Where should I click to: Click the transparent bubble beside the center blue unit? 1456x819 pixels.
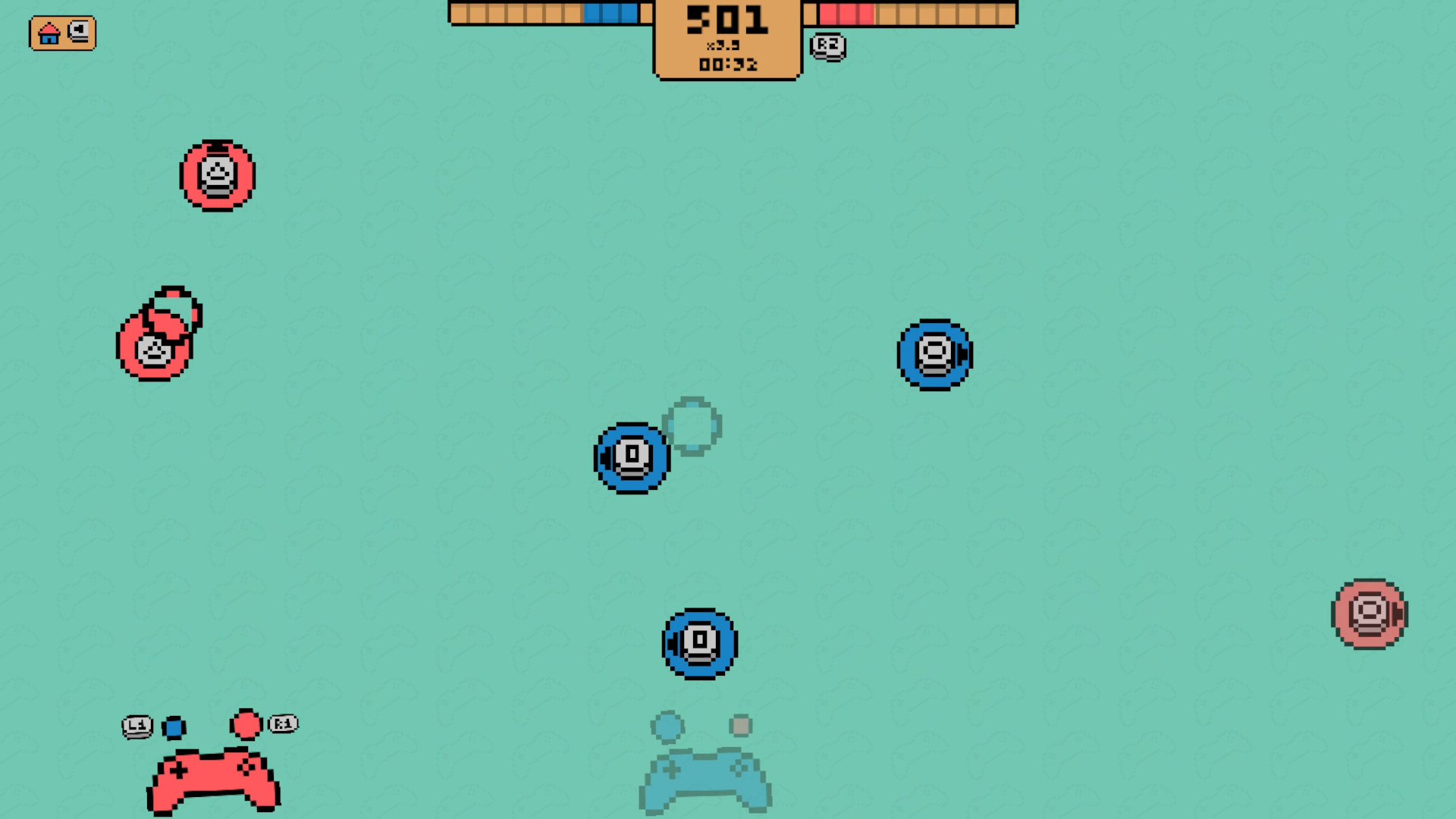pos(691,425)
